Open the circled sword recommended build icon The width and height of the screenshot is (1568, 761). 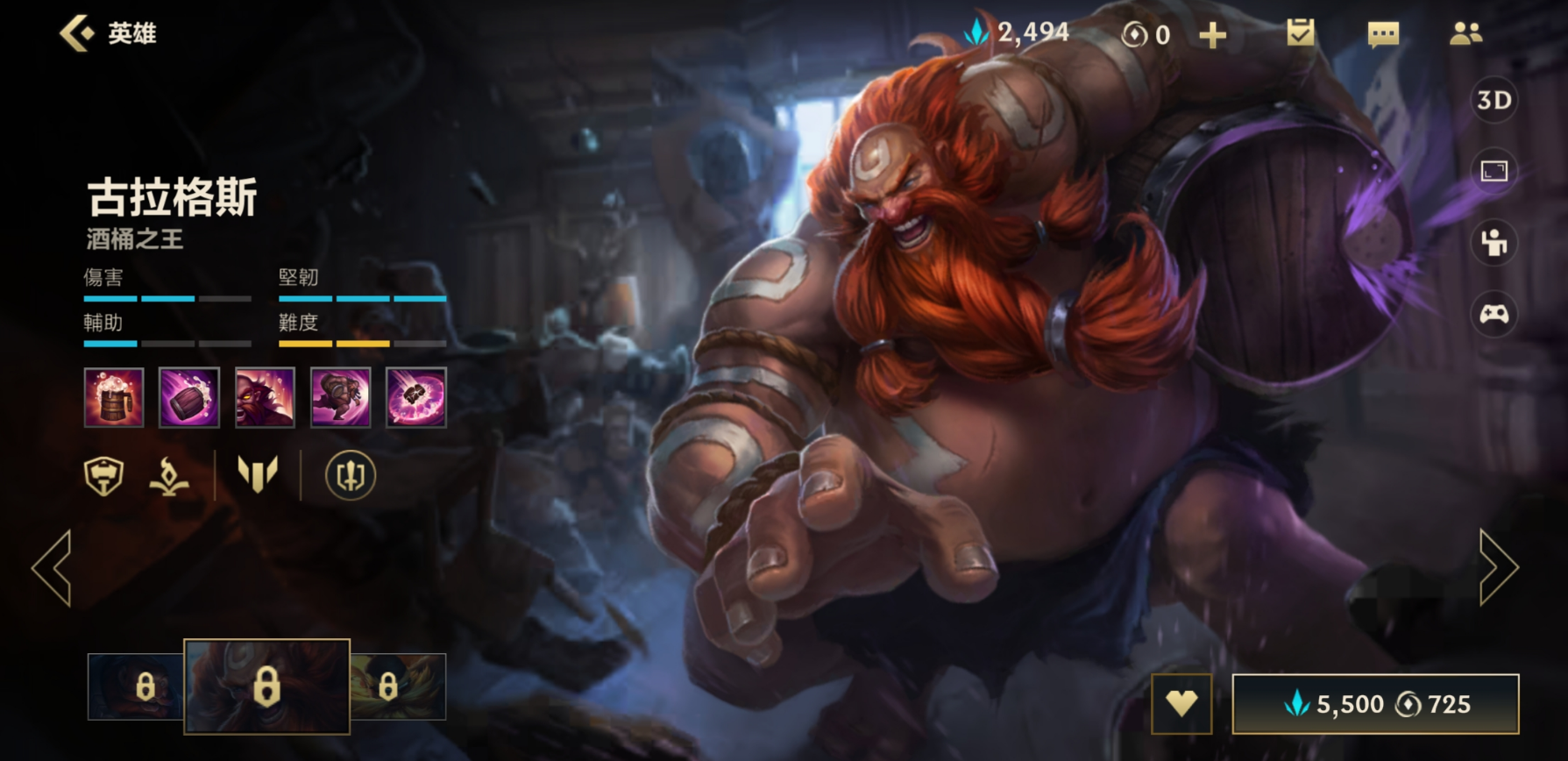click(x=351, y=476)
